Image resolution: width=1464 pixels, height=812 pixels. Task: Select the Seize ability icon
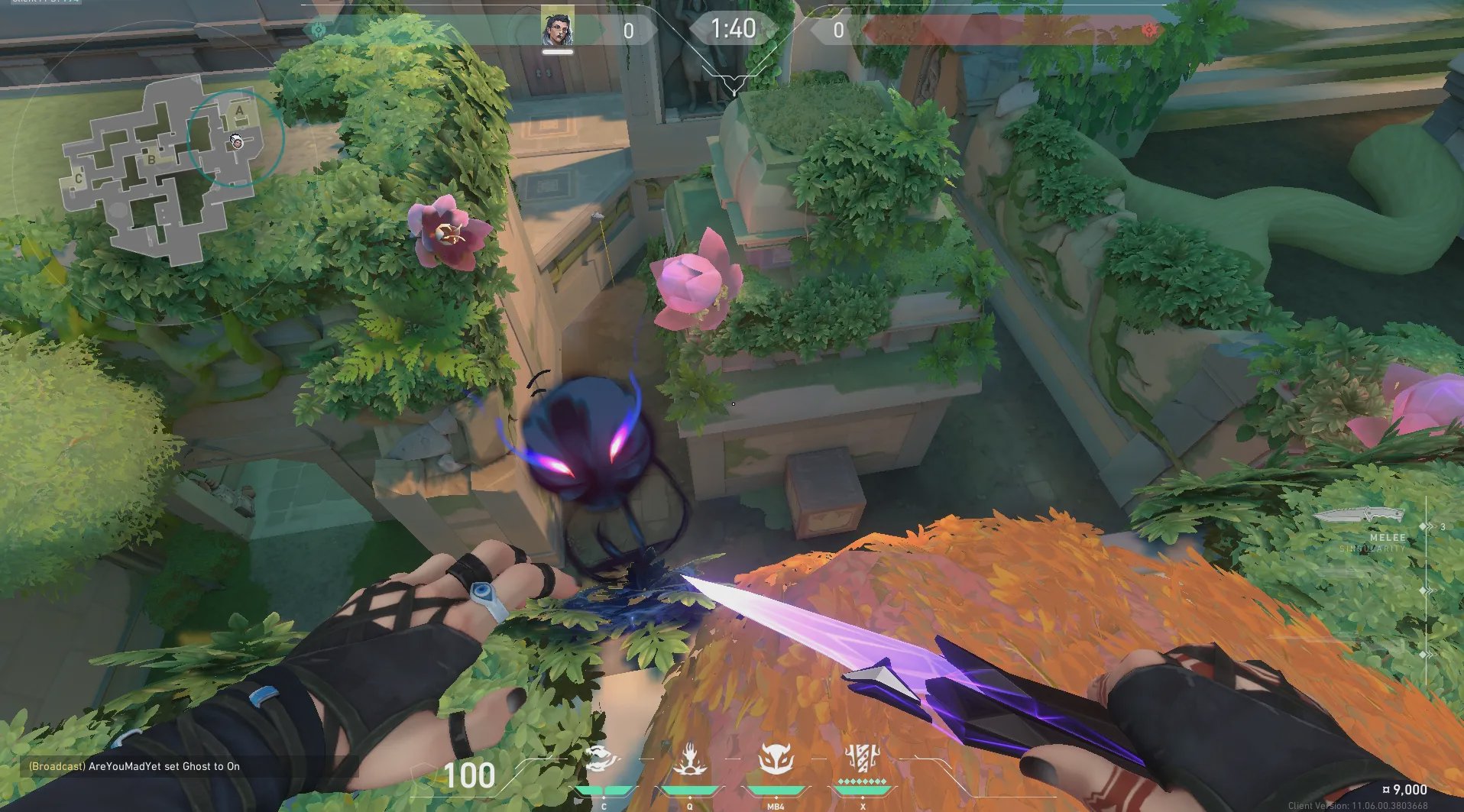689,760
